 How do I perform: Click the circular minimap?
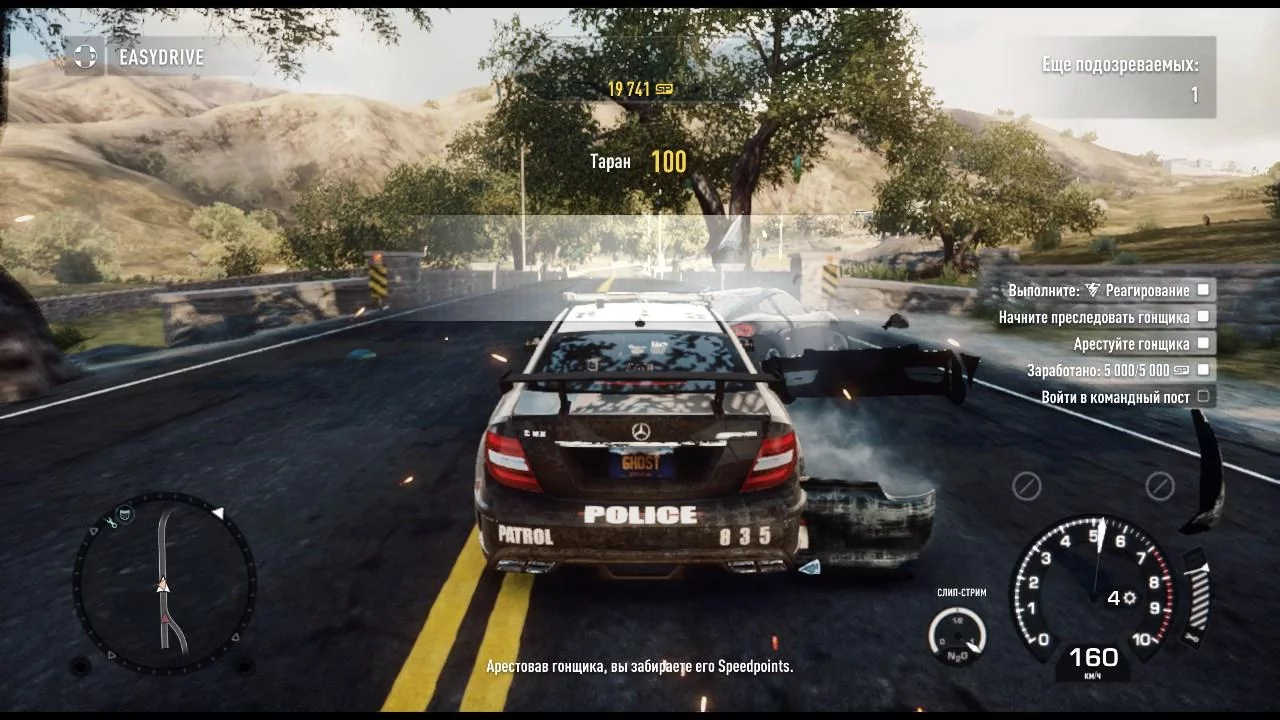click(165, 583)
